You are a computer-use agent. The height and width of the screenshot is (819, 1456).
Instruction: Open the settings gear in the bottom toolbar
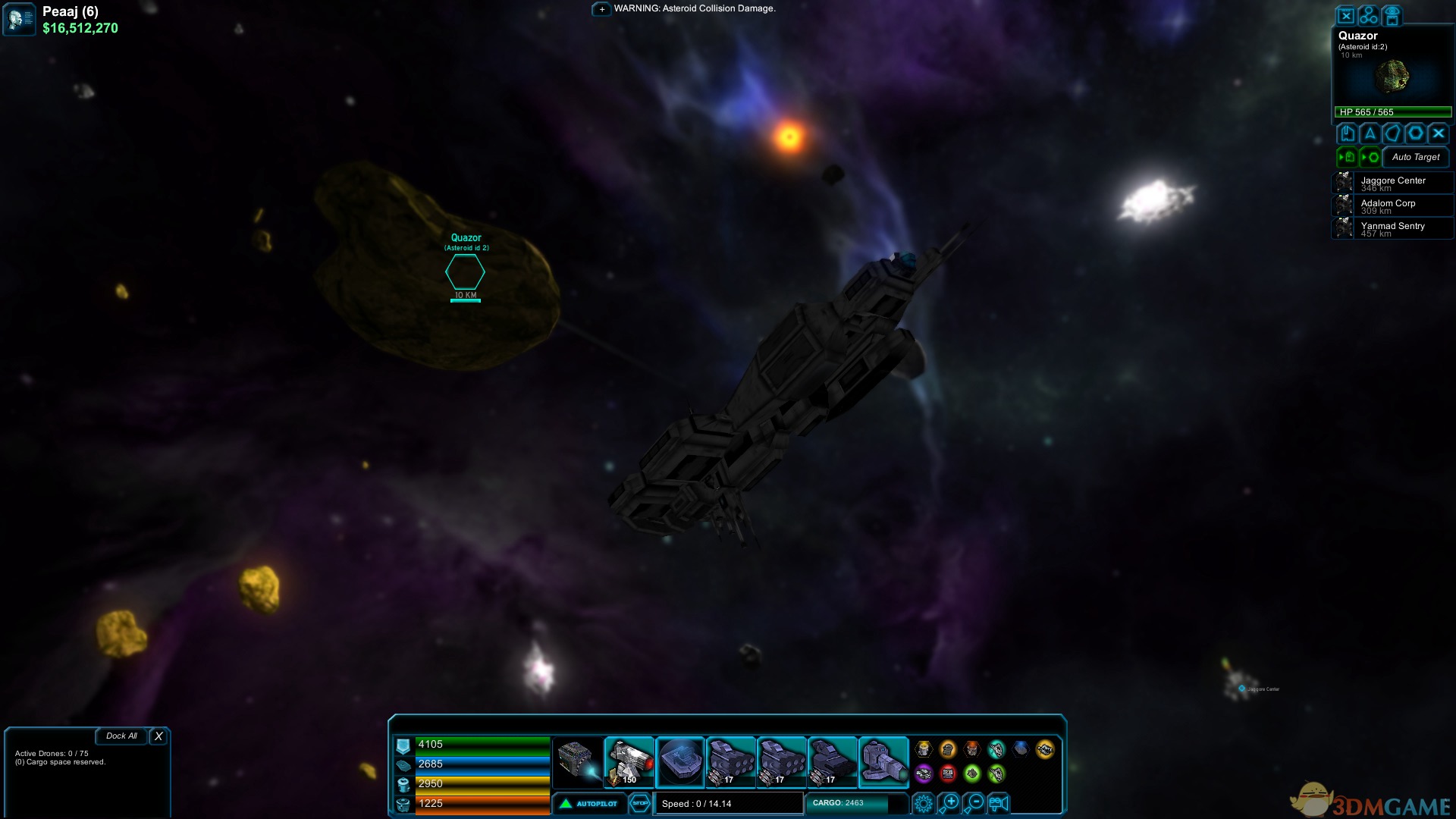pos(924,804)
